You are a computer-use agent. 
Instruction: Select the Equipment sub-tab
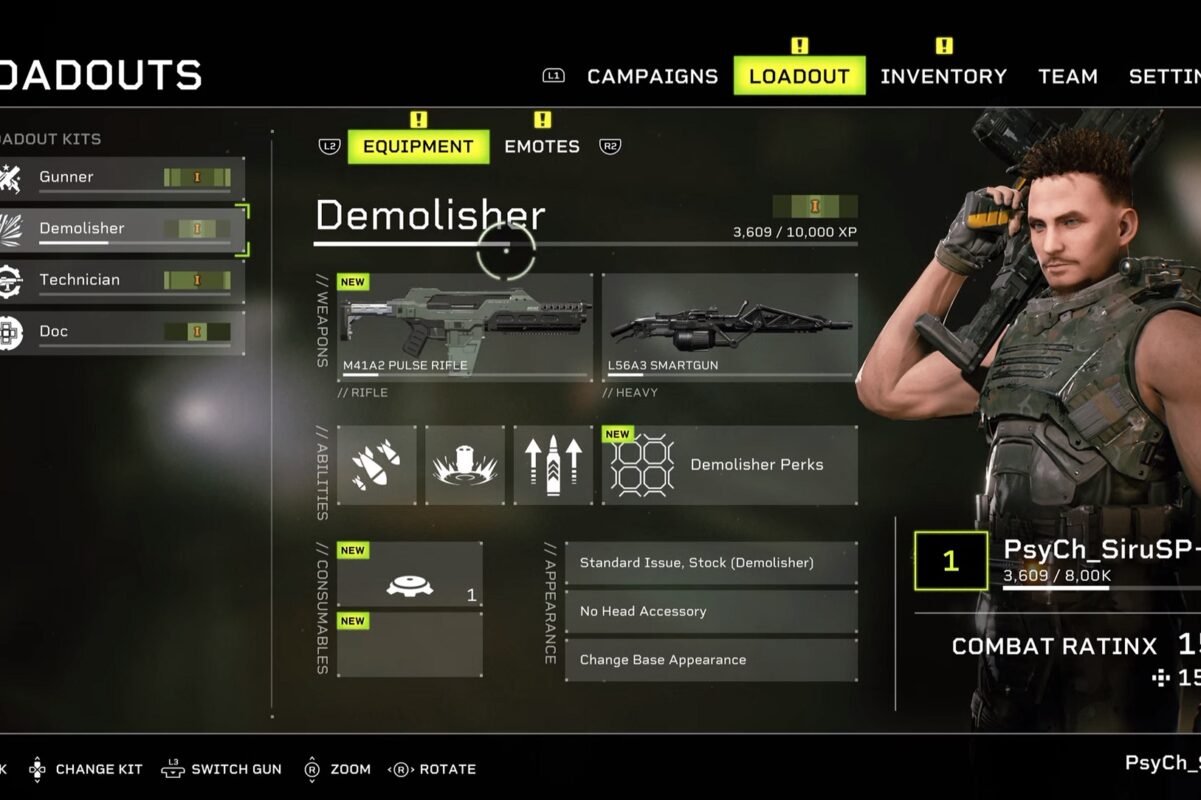pos(418,146)
